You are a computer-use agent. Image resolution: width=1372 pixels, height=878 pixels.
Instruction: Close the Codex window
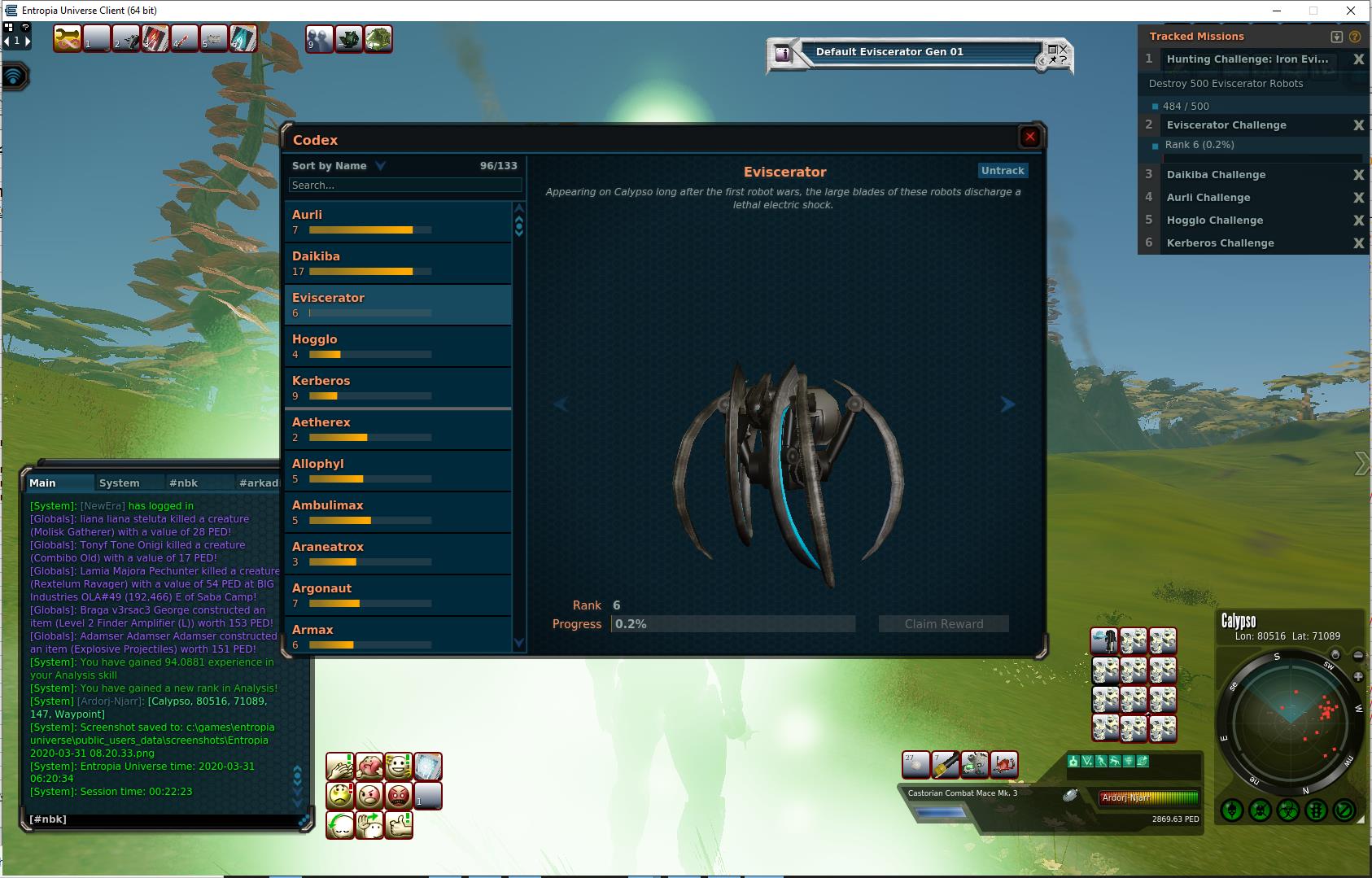coord(1029,137)
